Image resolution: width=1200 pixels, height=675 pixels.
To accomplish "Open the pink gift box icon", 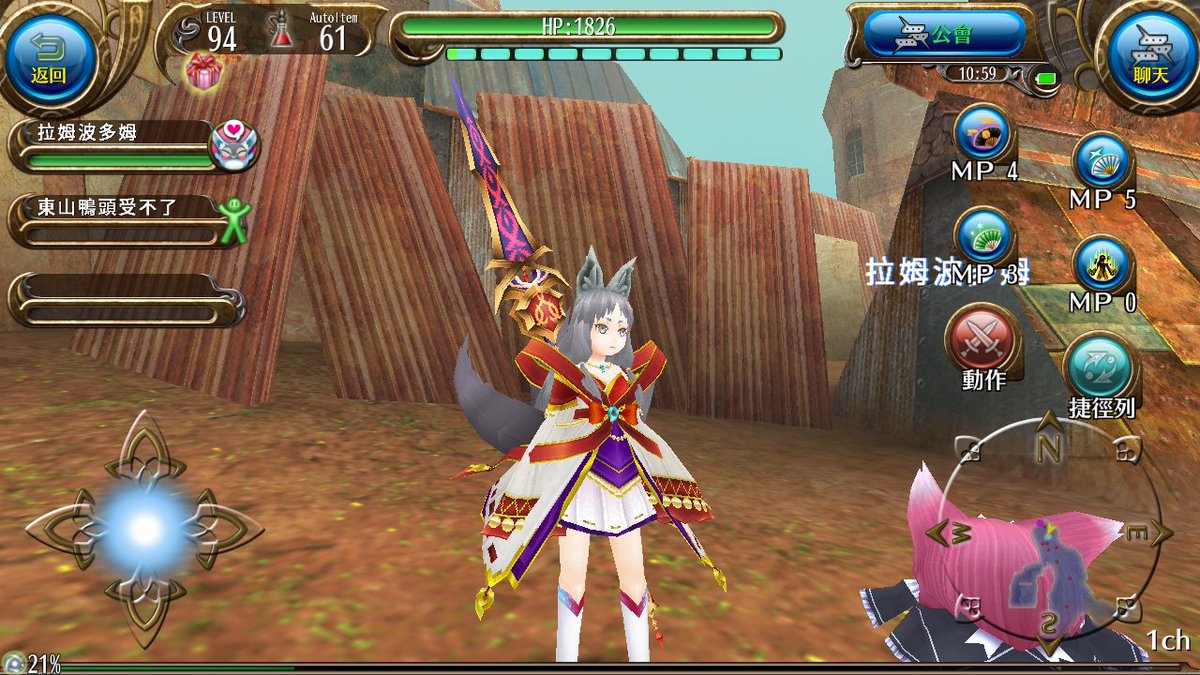I will coord(203,72).
